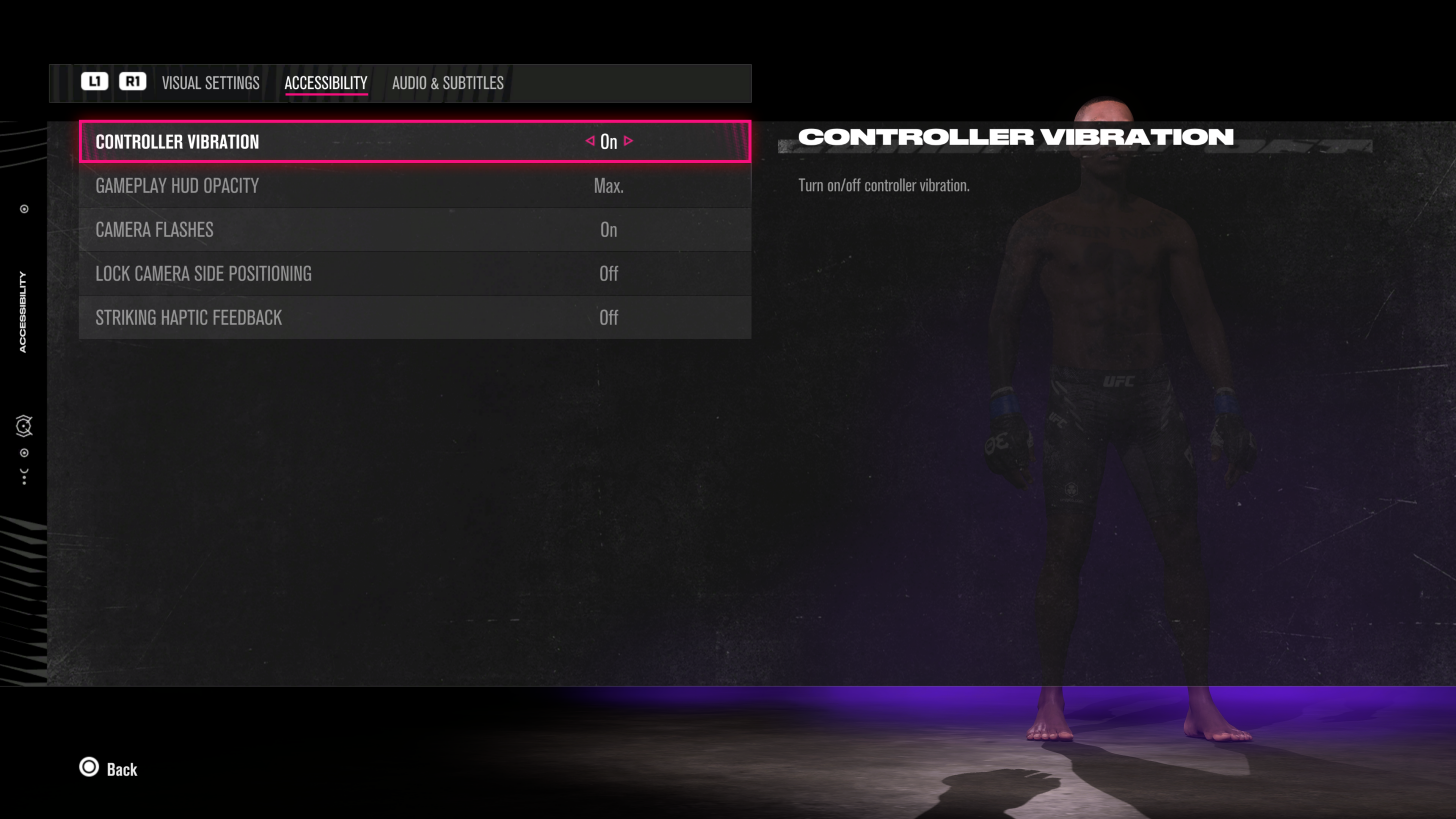Click the L1 shoulder button icon
Screen dimensions: 1456x819
(95, 82)
